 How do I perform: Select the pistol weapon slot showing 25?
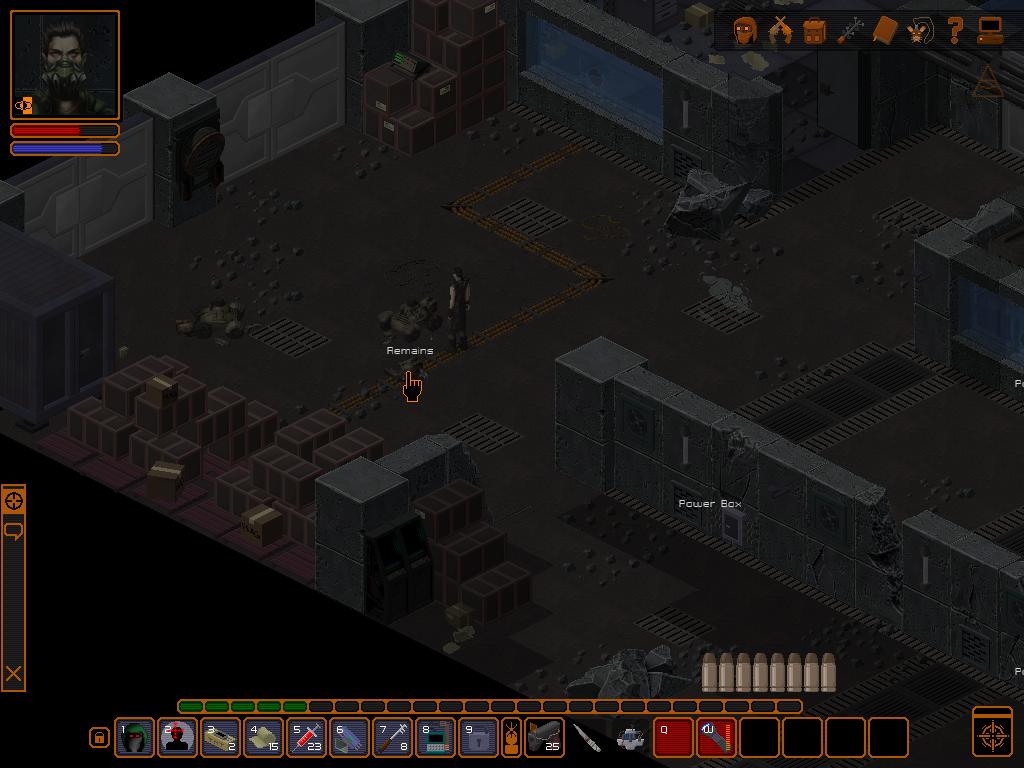[544, 738]
